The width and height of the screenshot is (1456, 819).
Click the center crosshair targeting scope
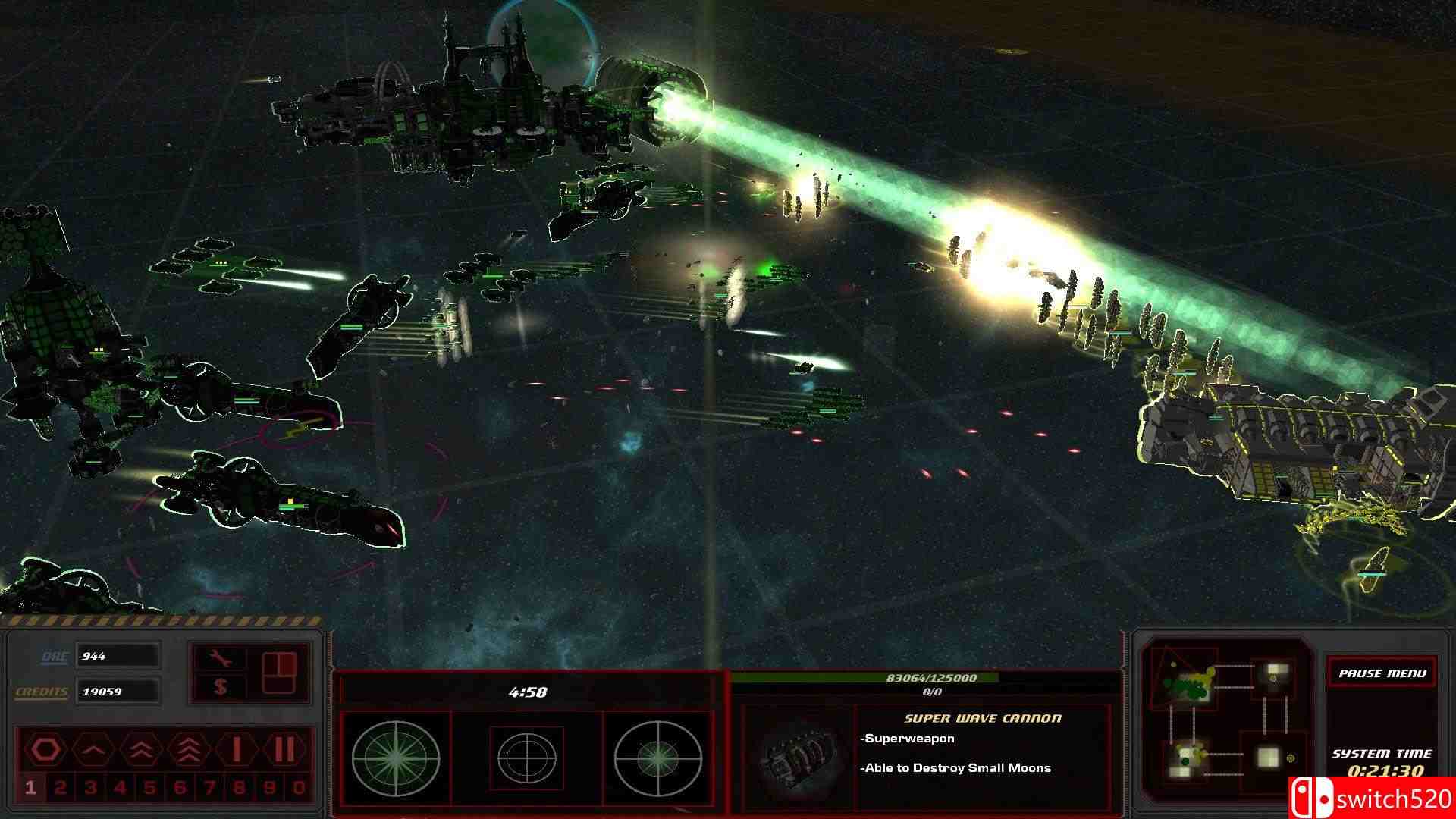[x=527, y=758]
